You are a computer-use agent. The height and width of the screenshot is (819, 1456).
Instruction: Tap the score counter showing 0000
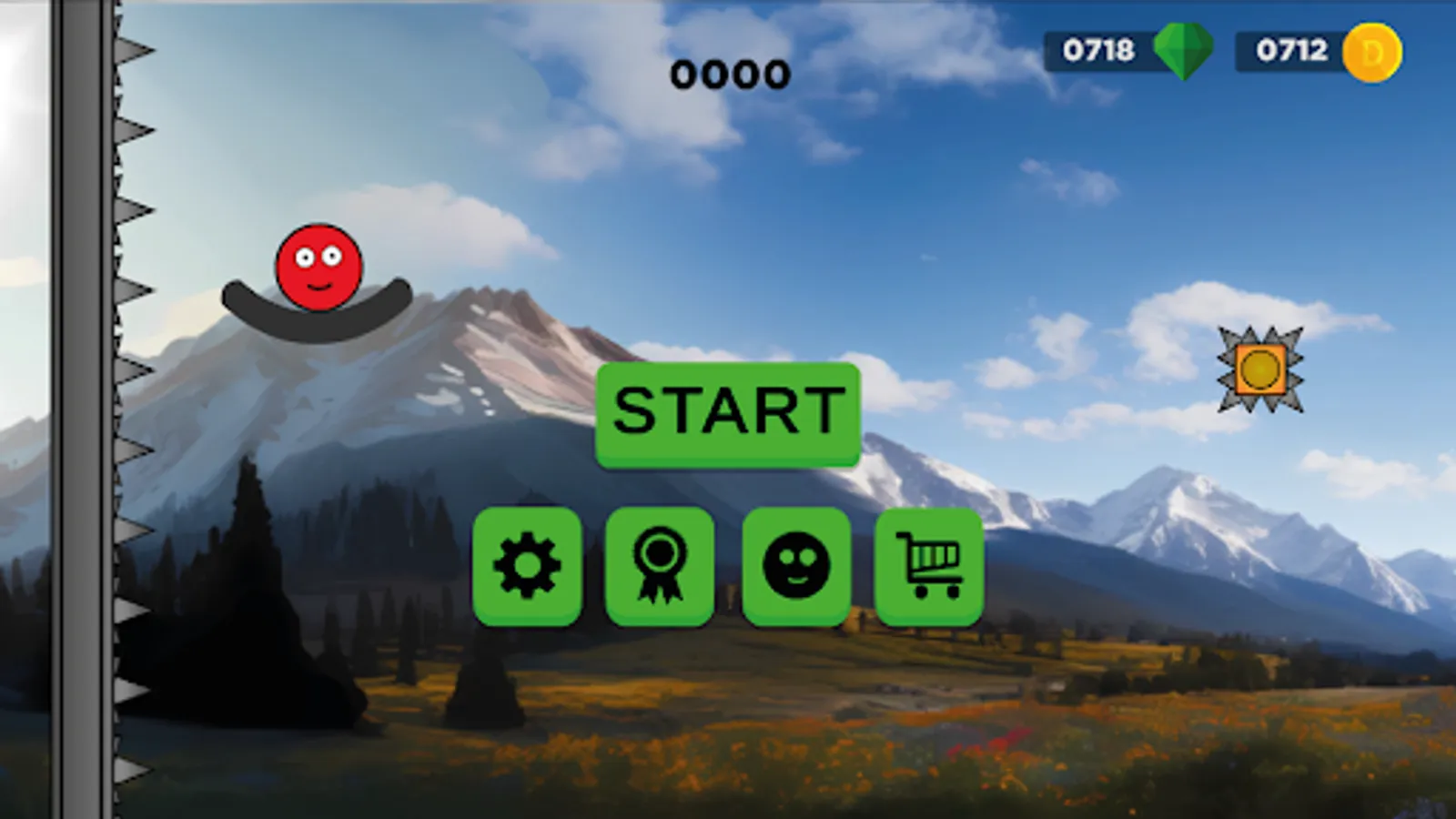point(728,75)
